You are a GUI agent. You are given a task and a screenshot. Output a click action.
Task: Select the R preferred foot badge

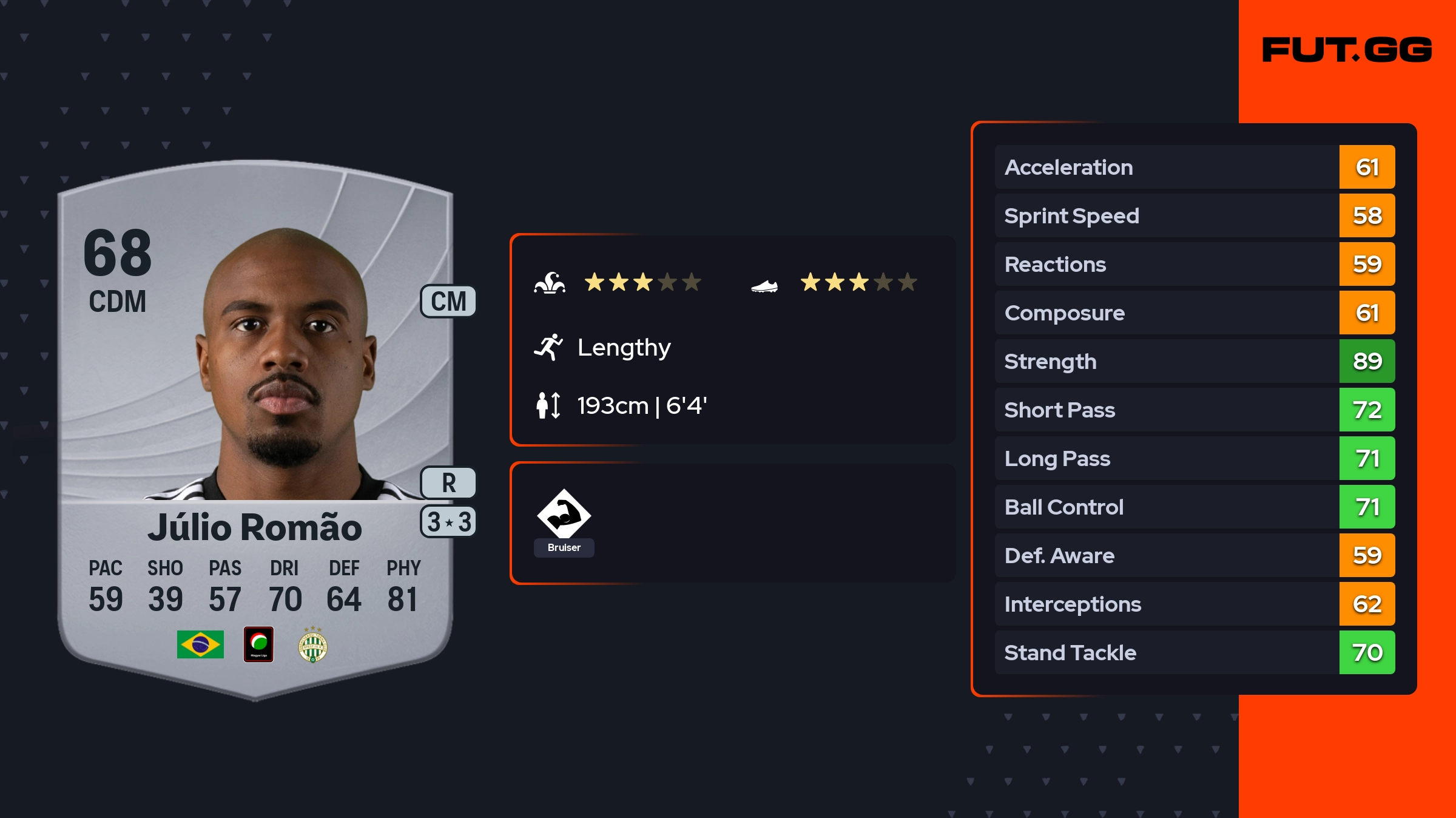[448, 483]
